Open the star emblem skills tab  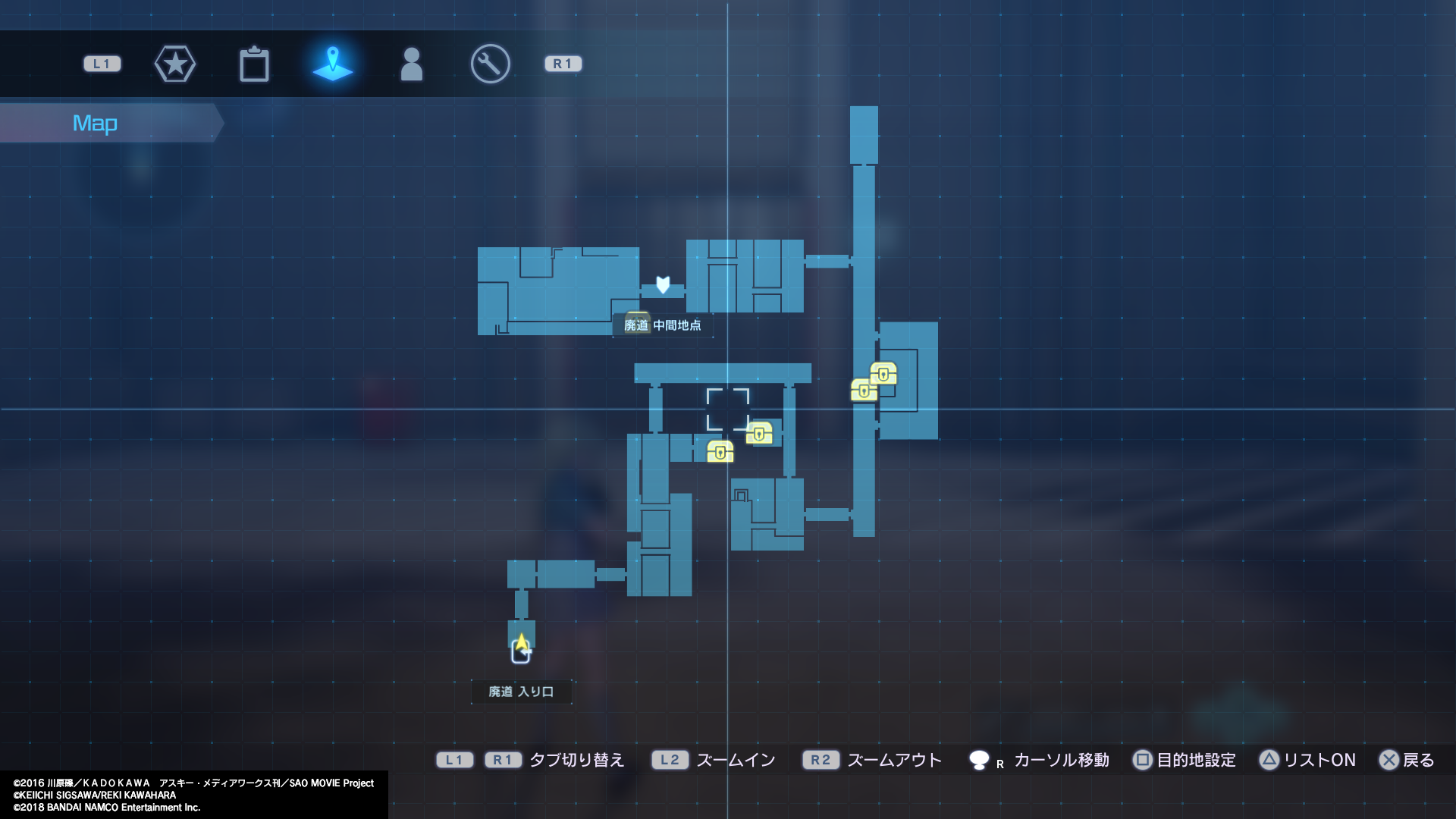point(175,64)
